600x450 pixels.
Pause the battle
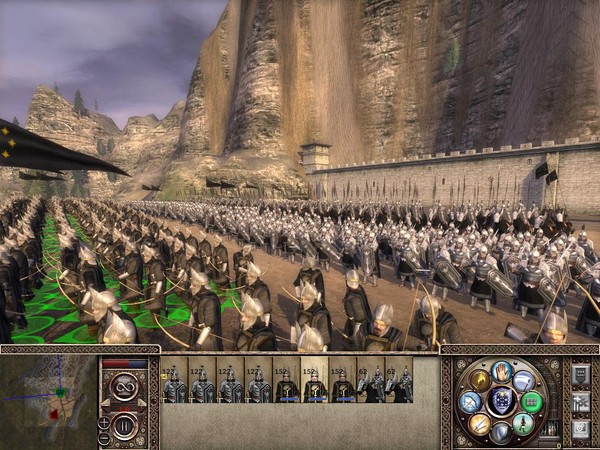125,425
